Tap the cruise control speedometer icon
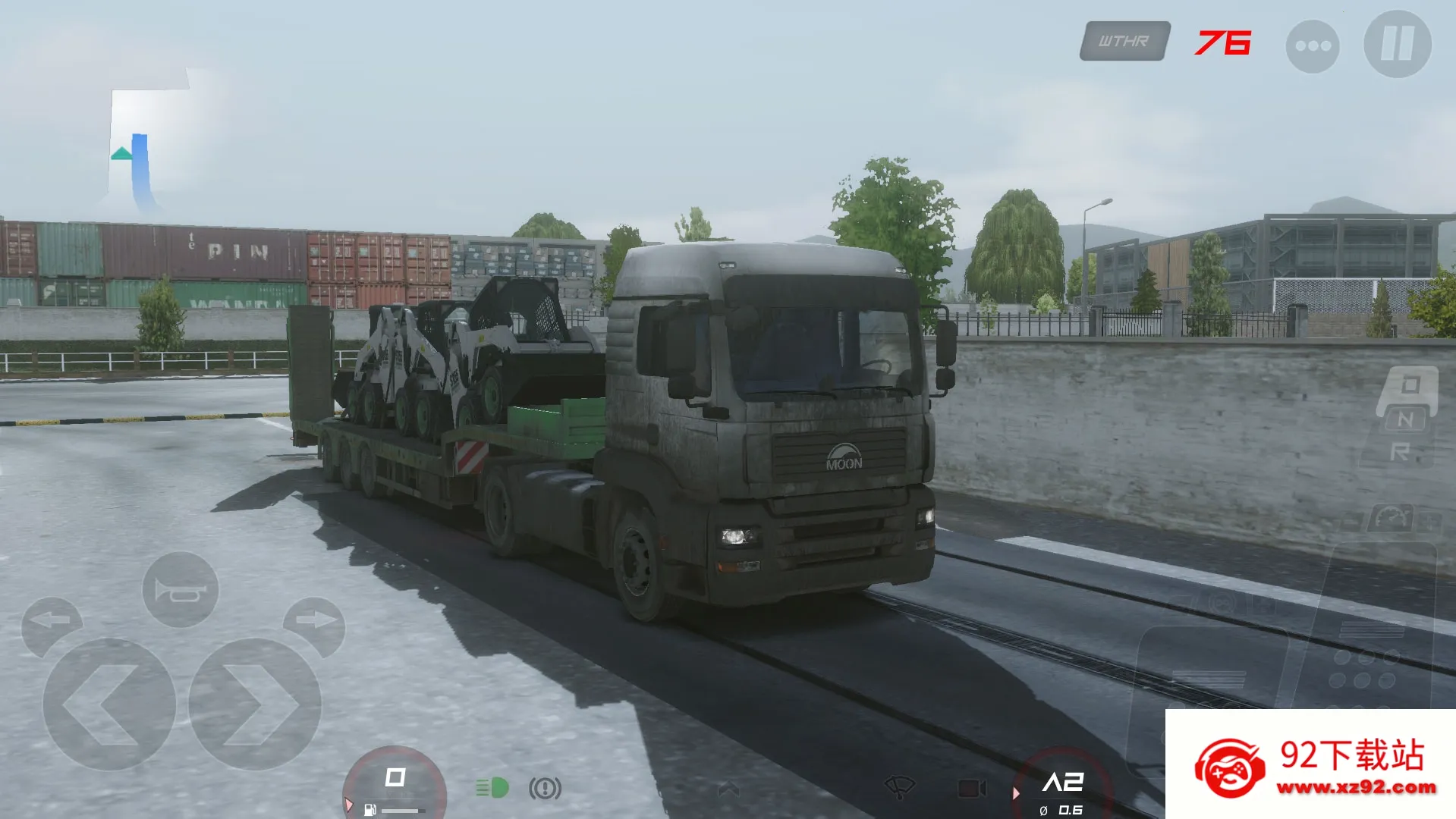Image resolution: width=1456 pixels, height=819 pixels. pos(1391,516)
